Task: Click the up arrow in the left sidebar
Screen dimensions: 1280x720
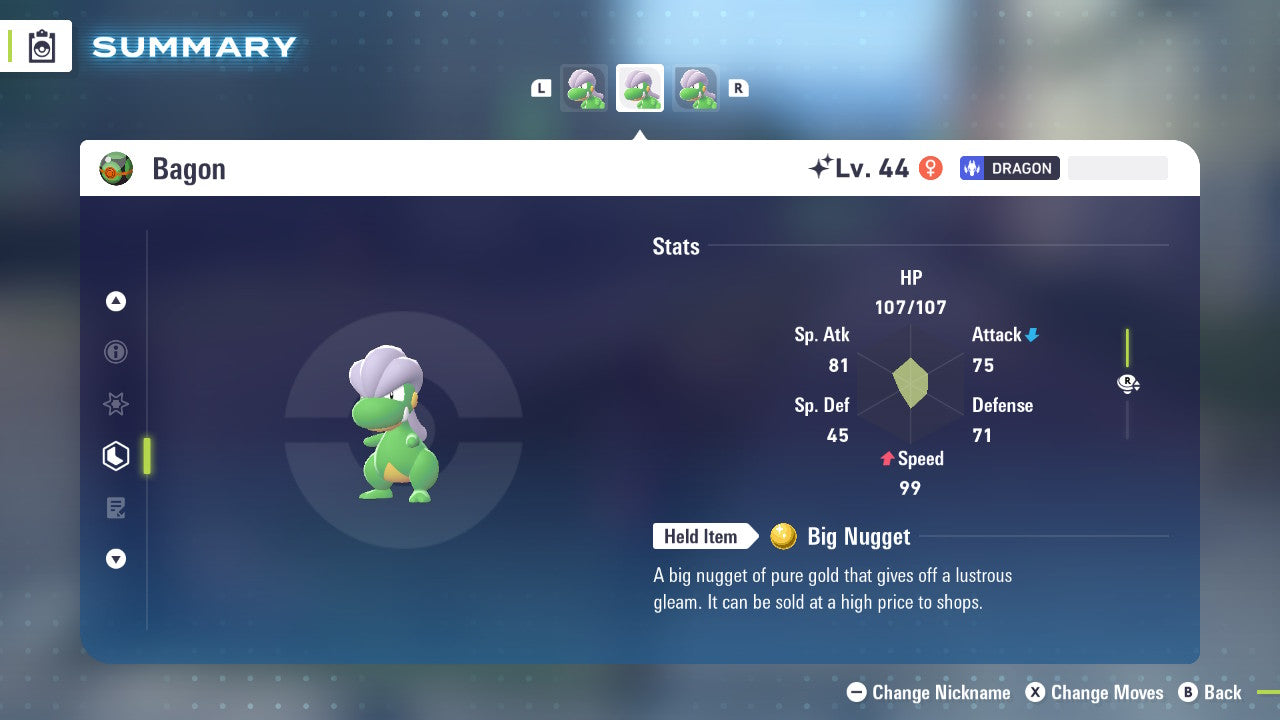Action: pos(116,301)
